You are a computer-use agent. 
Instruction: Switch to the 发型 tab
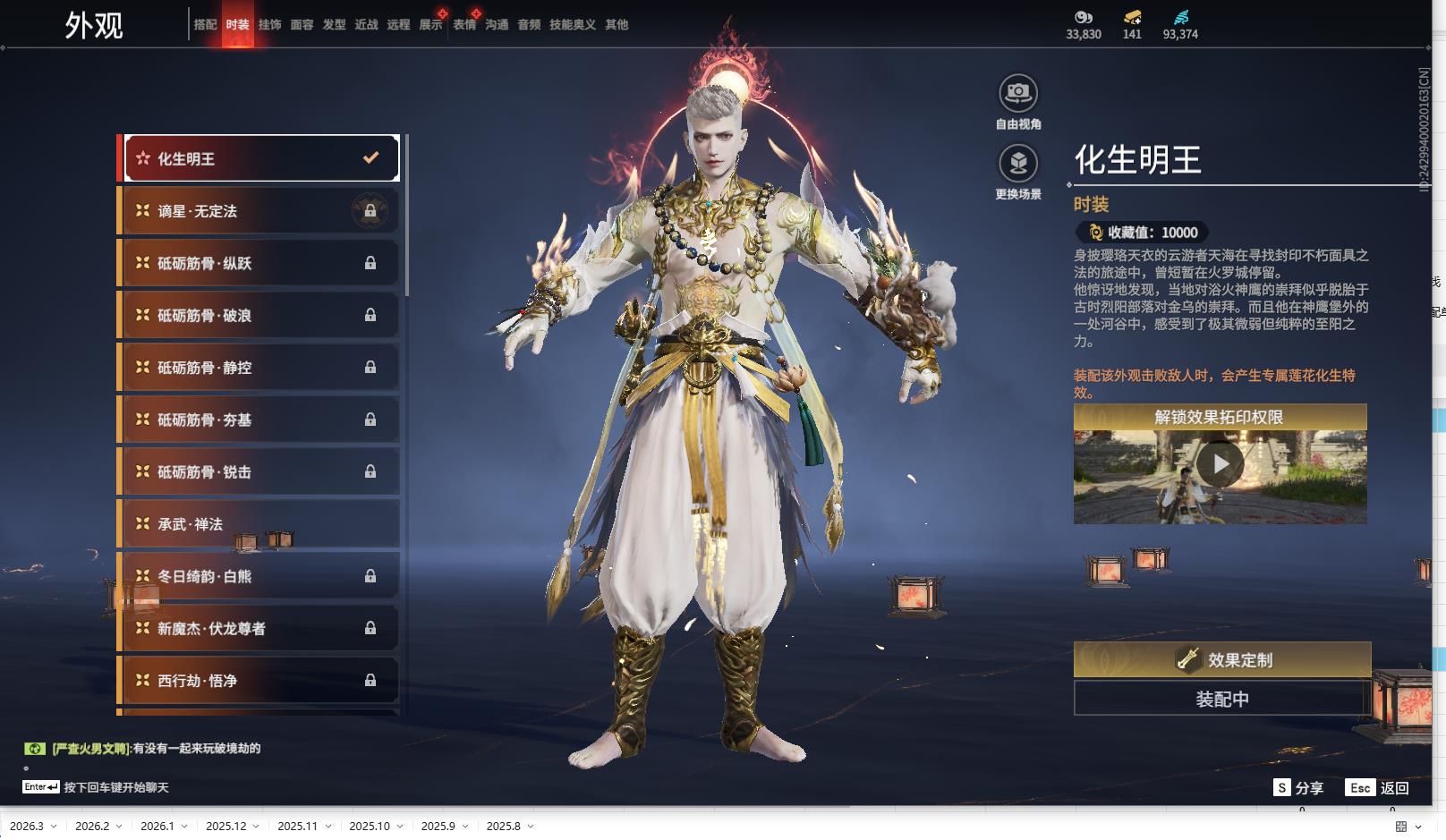334,25
